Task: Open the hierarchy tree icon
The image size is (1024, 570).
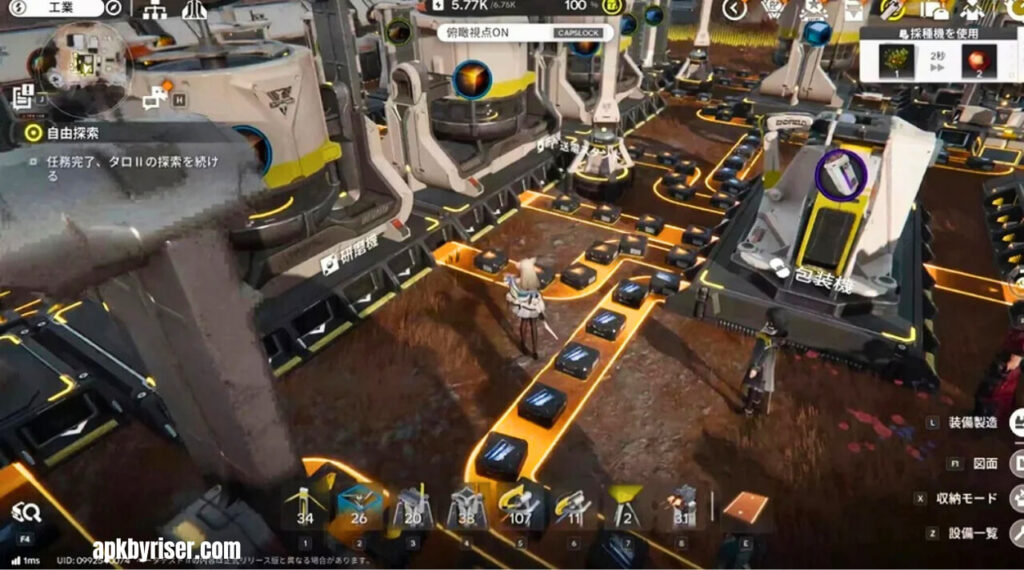Action: point(155,10)
